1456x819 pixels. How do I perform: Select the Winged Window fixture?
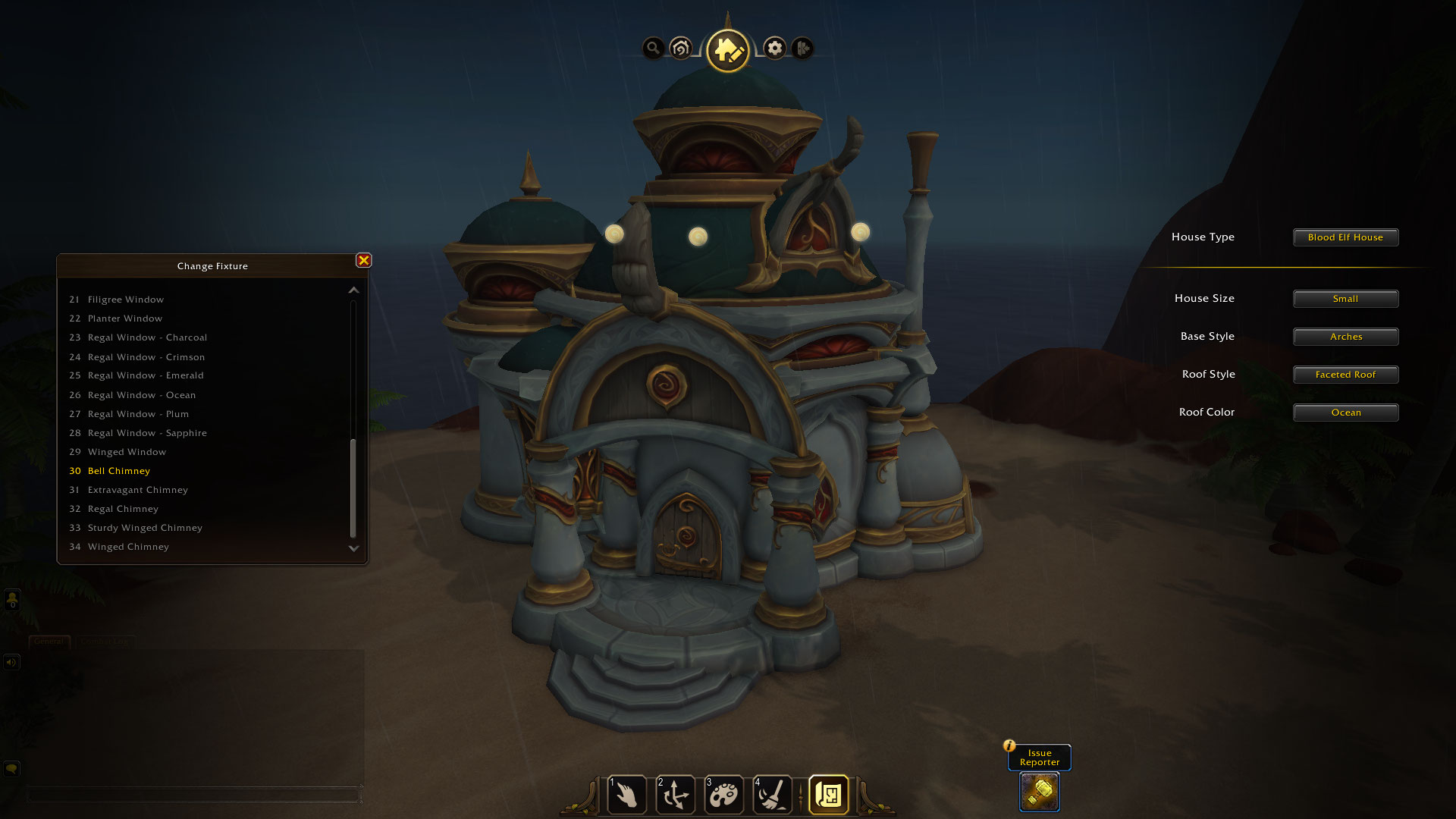tap(127, 452)
